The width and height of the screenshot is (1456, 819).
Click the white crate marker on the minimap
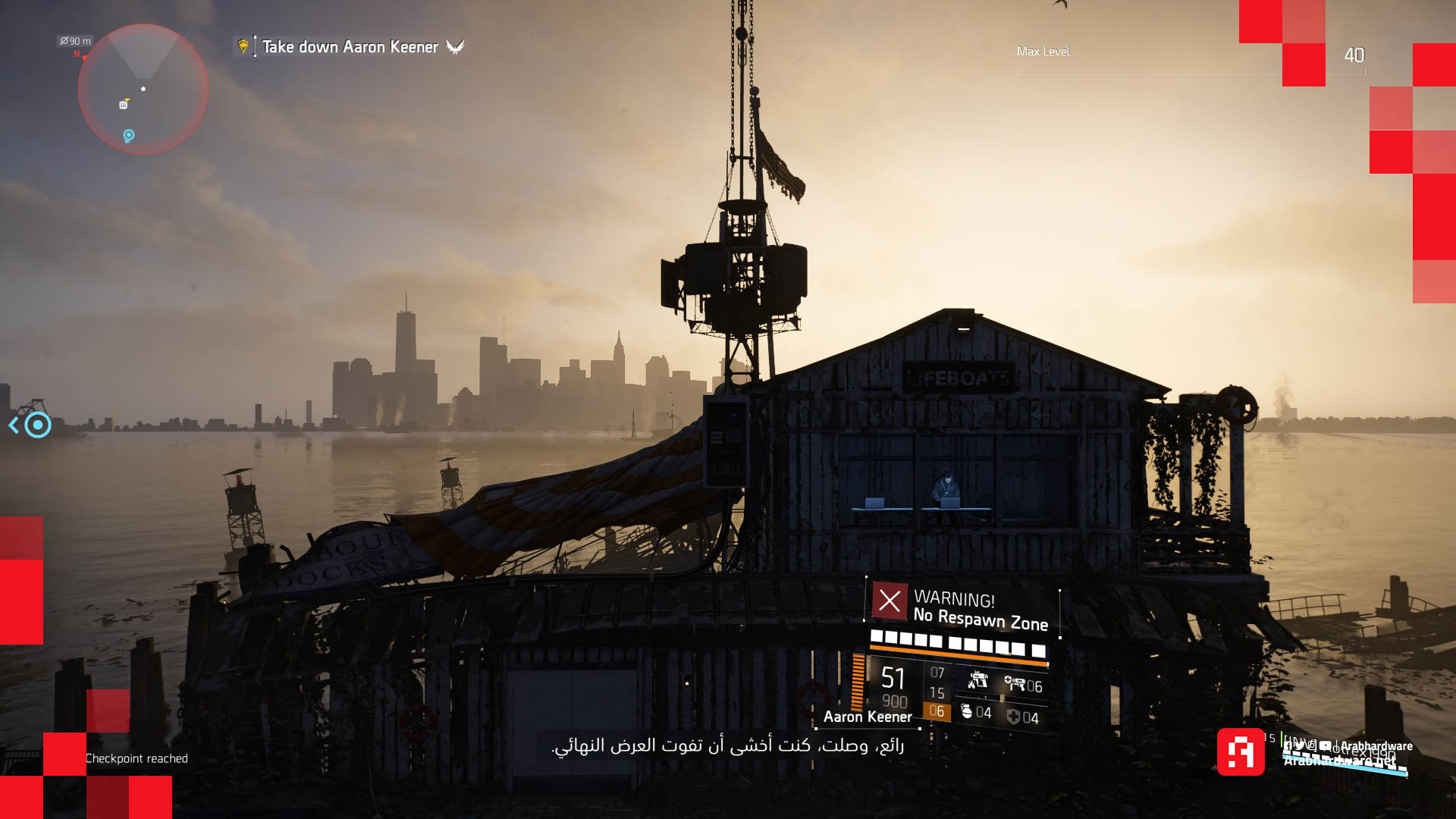pos(123,105)
